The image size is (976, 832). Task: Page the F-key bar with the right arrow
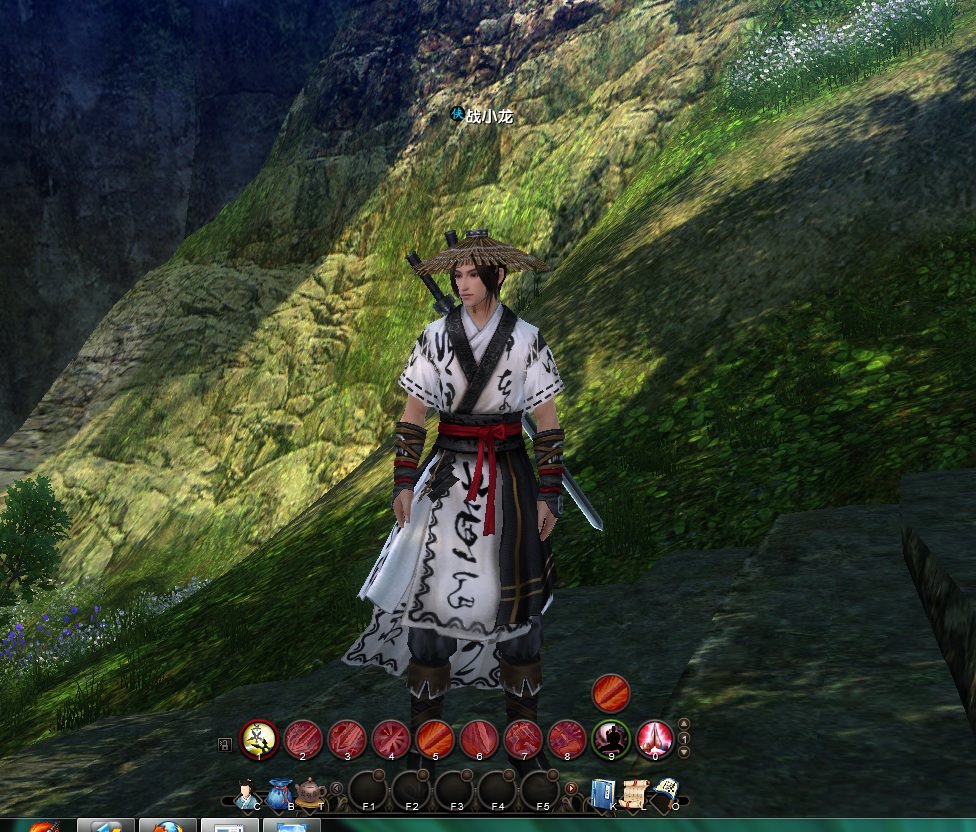572,788
